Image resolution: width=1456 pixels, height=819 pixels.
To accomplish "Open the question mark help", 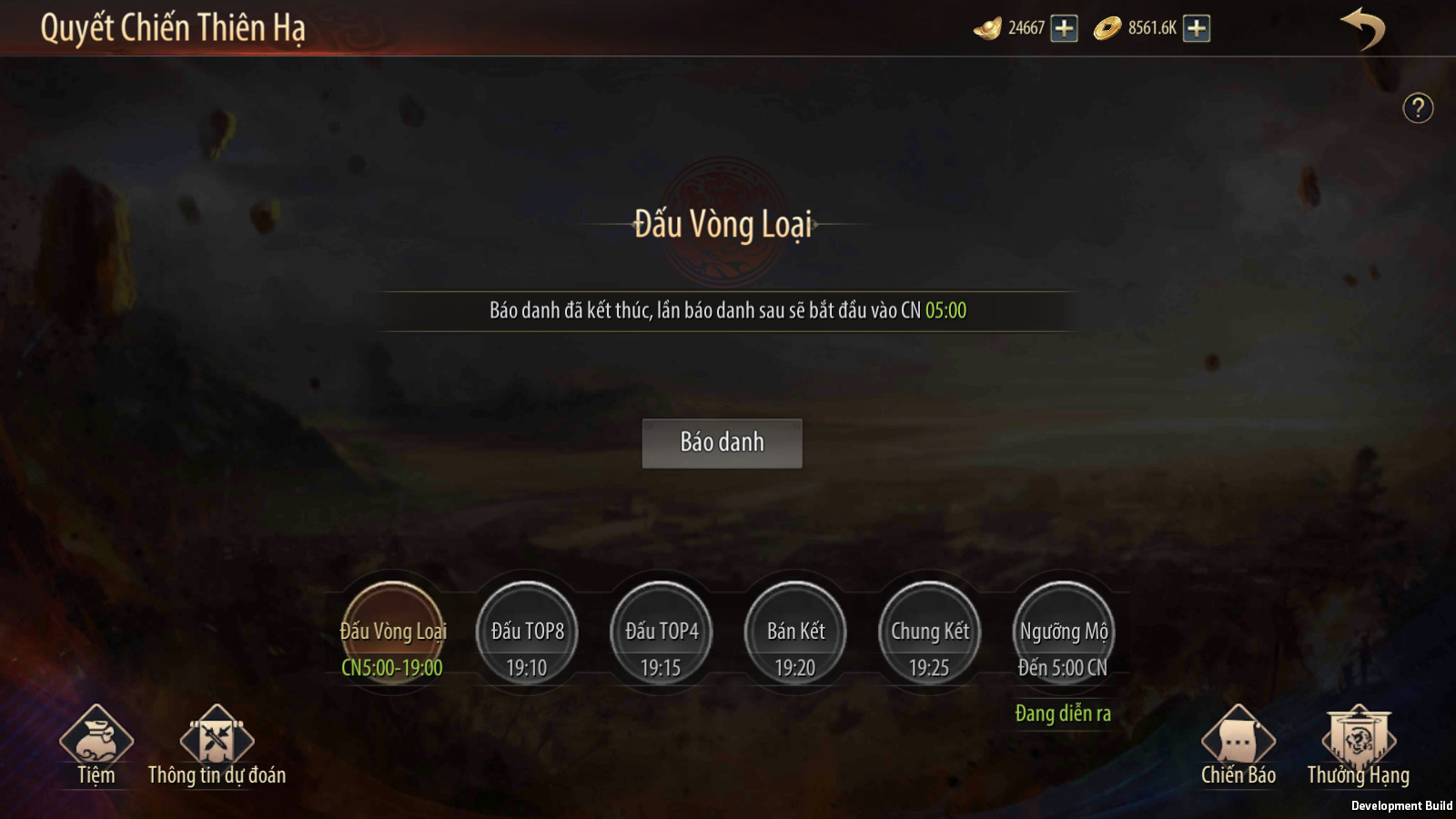I will [1418, 108].
